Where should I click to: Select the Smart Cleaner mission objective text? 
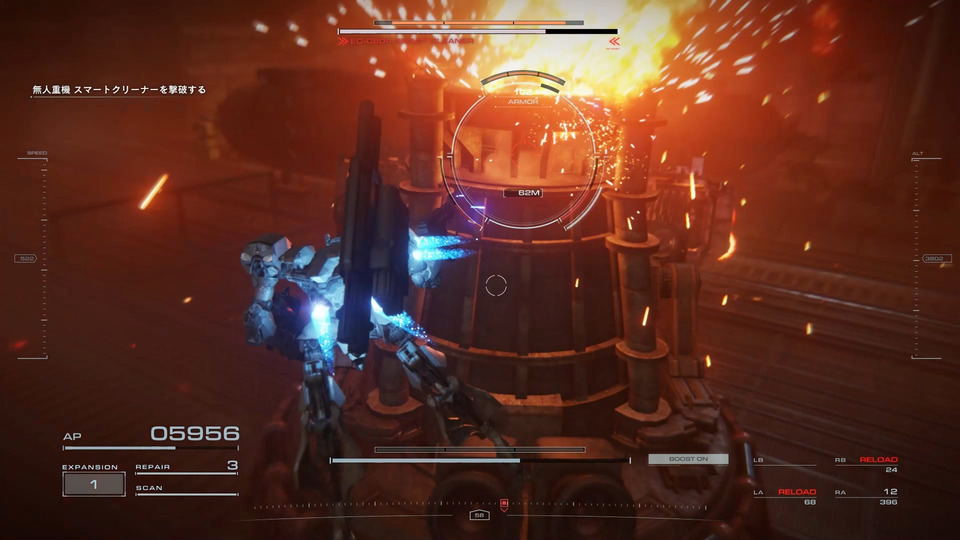(120, 90)
